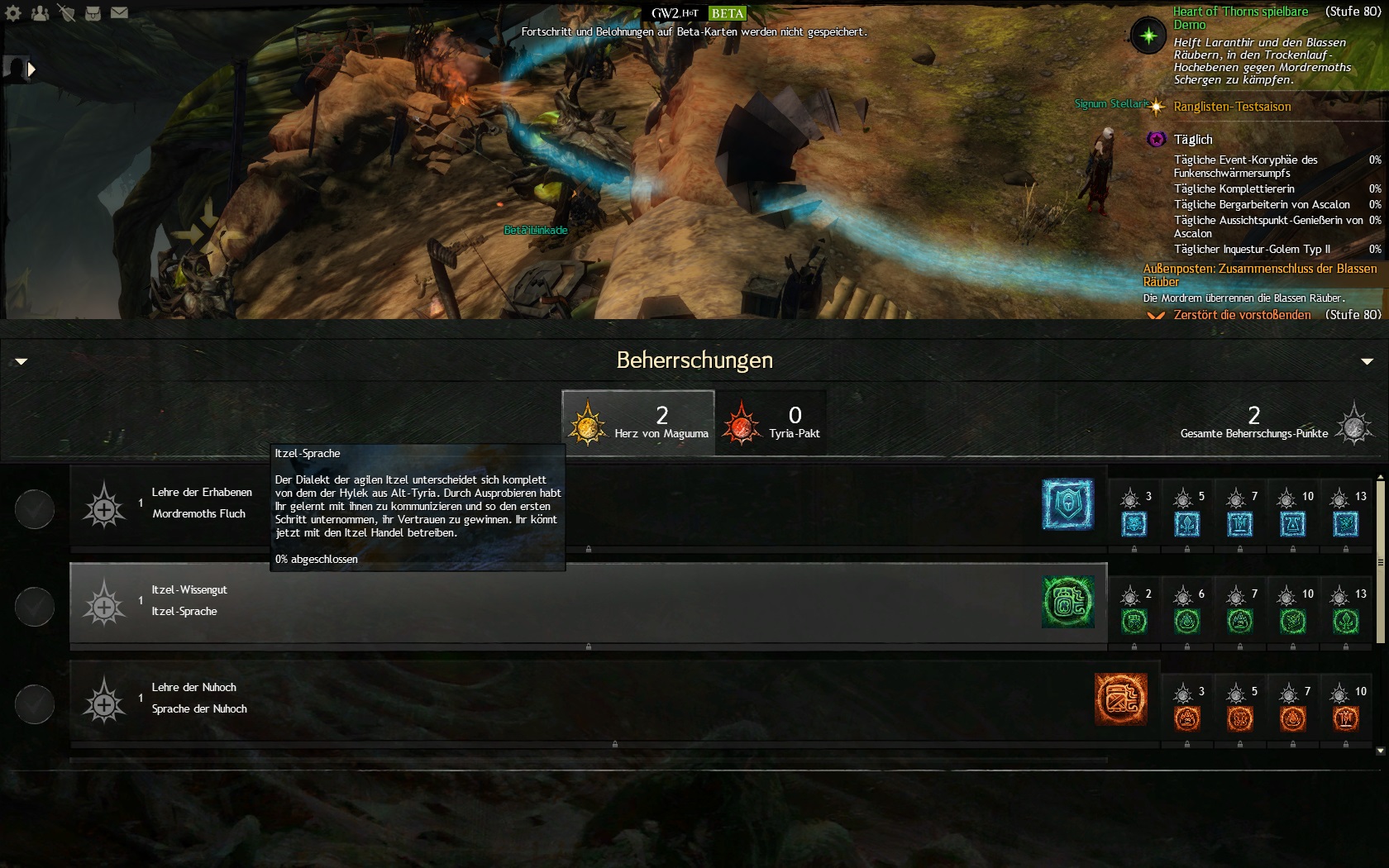Viewport: 1389px width, 868px height.
Task: Open the mail envelope icon
Action: (x=119, y=13)
